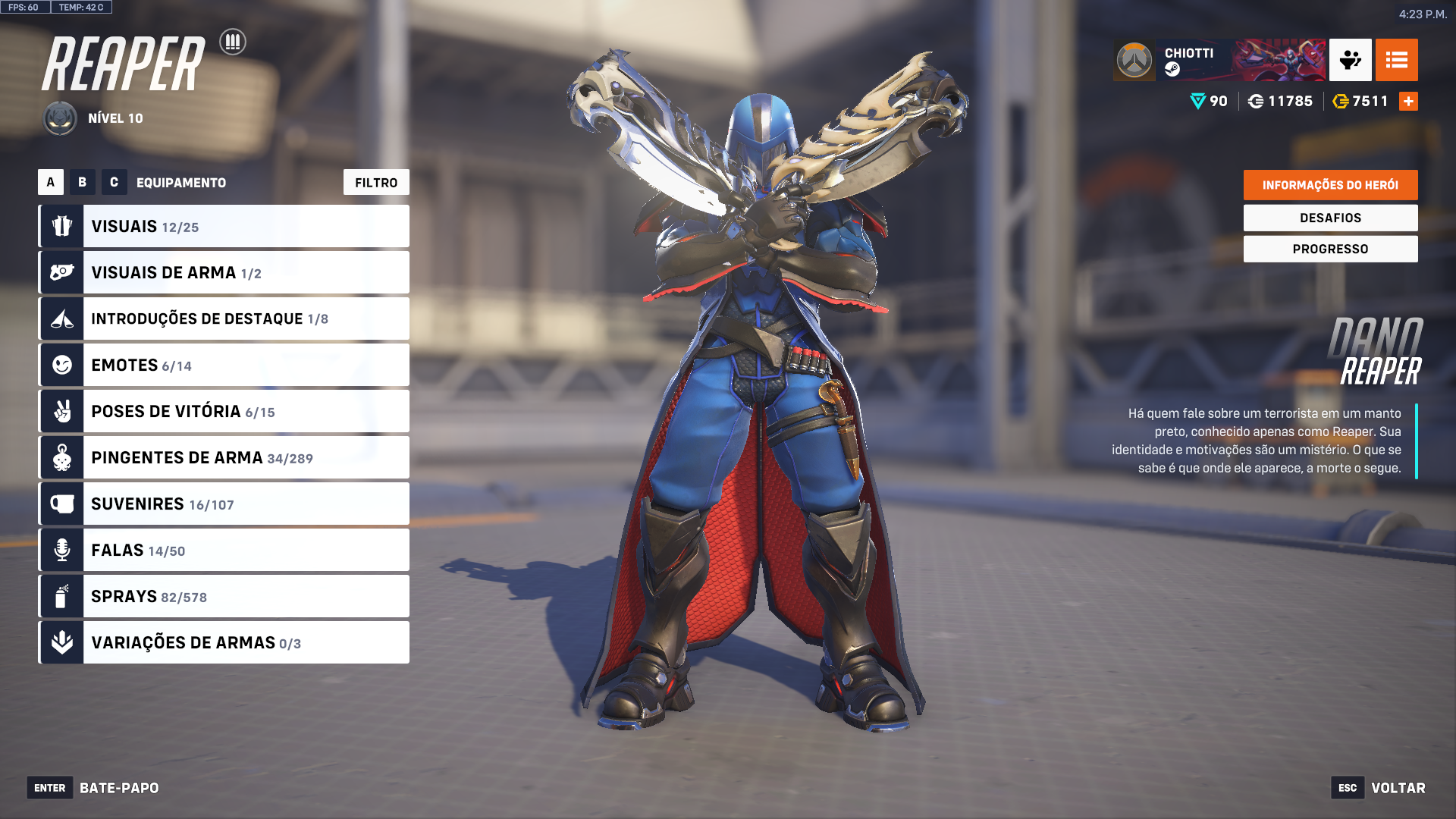Open the Falas voice lines
Viewport: 1456px width, 819px height.
[224, 550]
